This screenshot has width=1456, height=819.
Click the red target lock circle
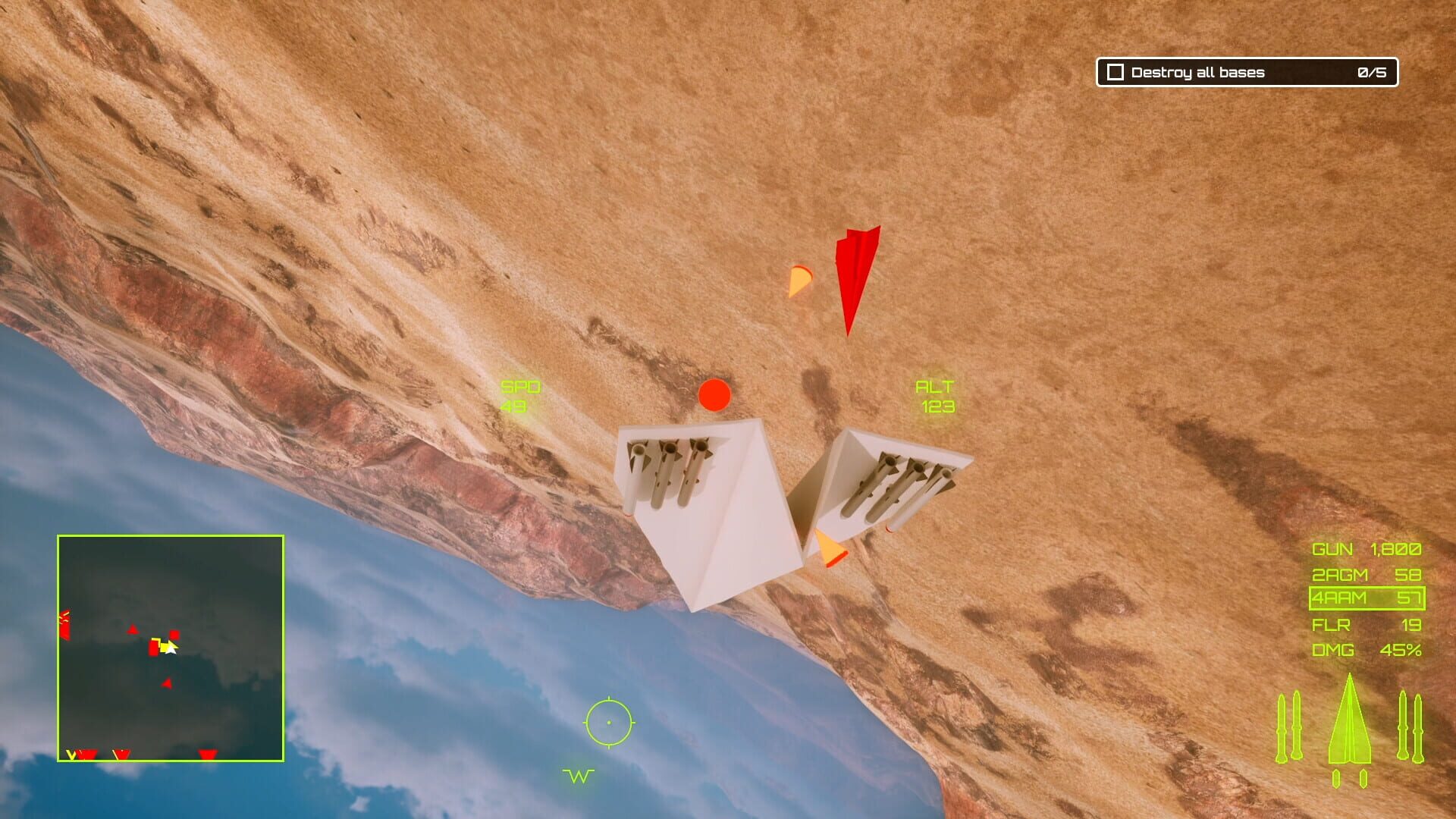pos(714,396)
